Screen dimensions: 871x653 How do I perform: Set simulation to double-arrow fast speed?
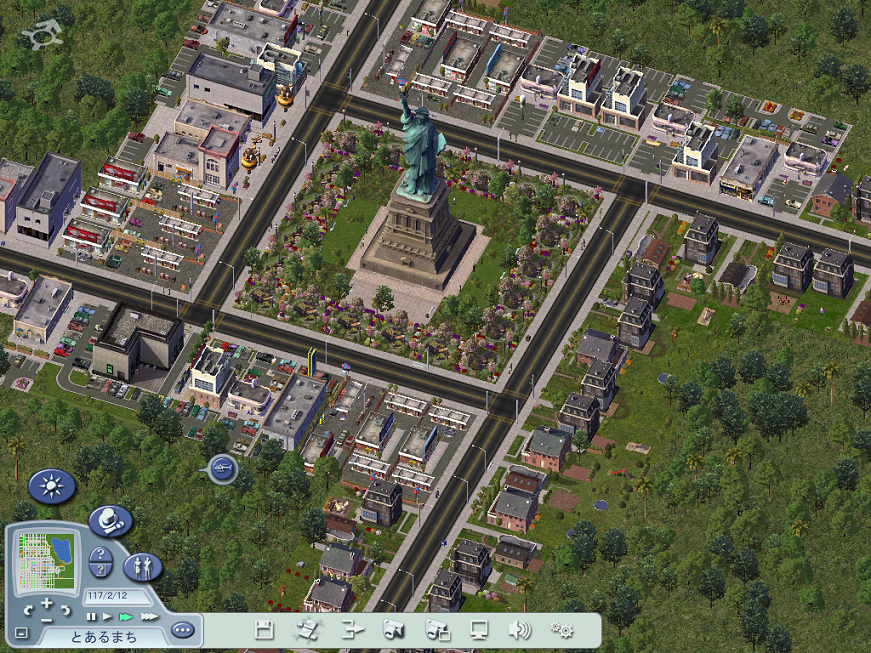(127, 617)
